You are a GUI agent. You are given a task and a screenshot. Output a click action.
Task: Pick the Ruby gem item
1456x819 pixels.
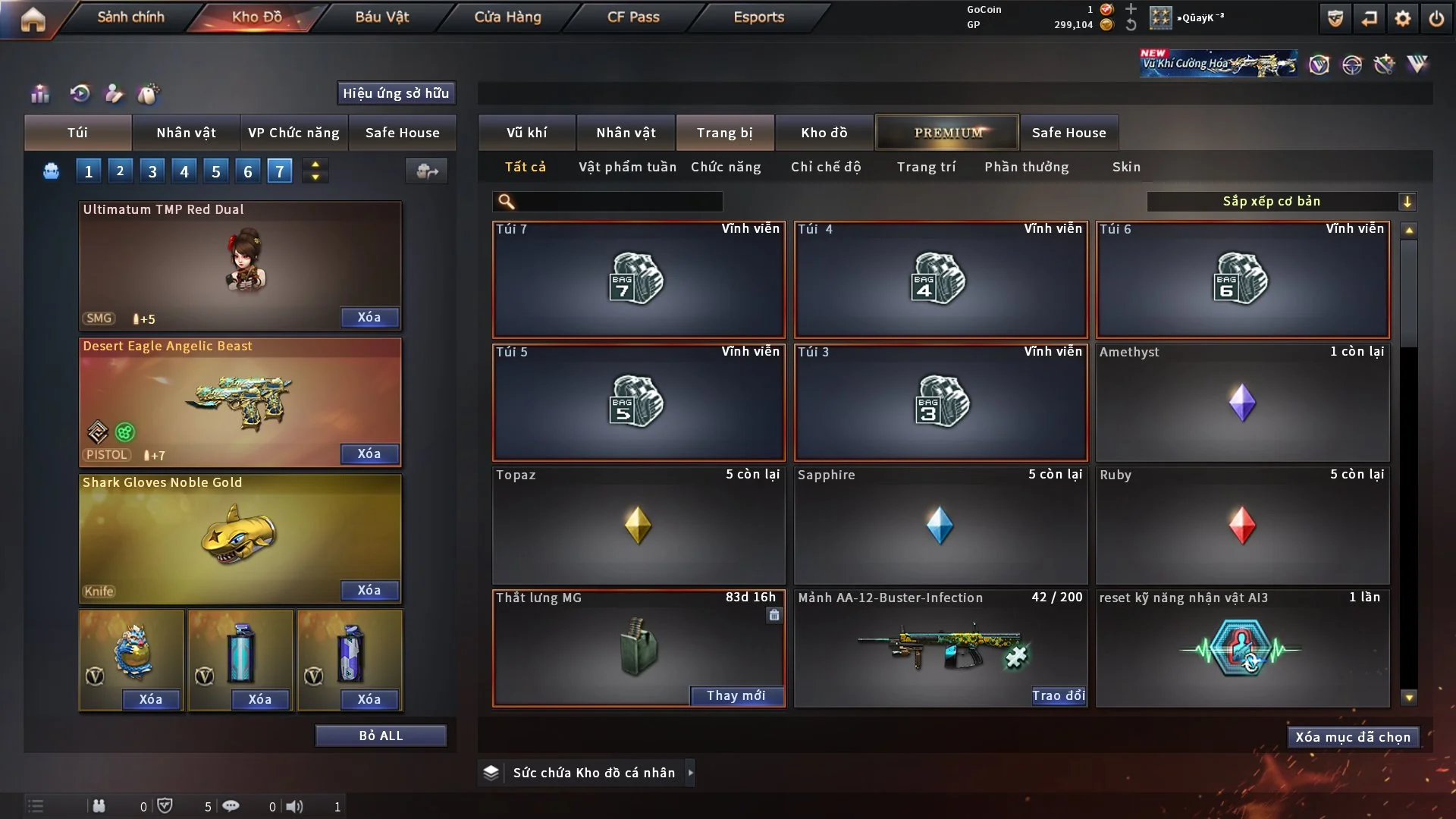click(x=1242, y=526)
